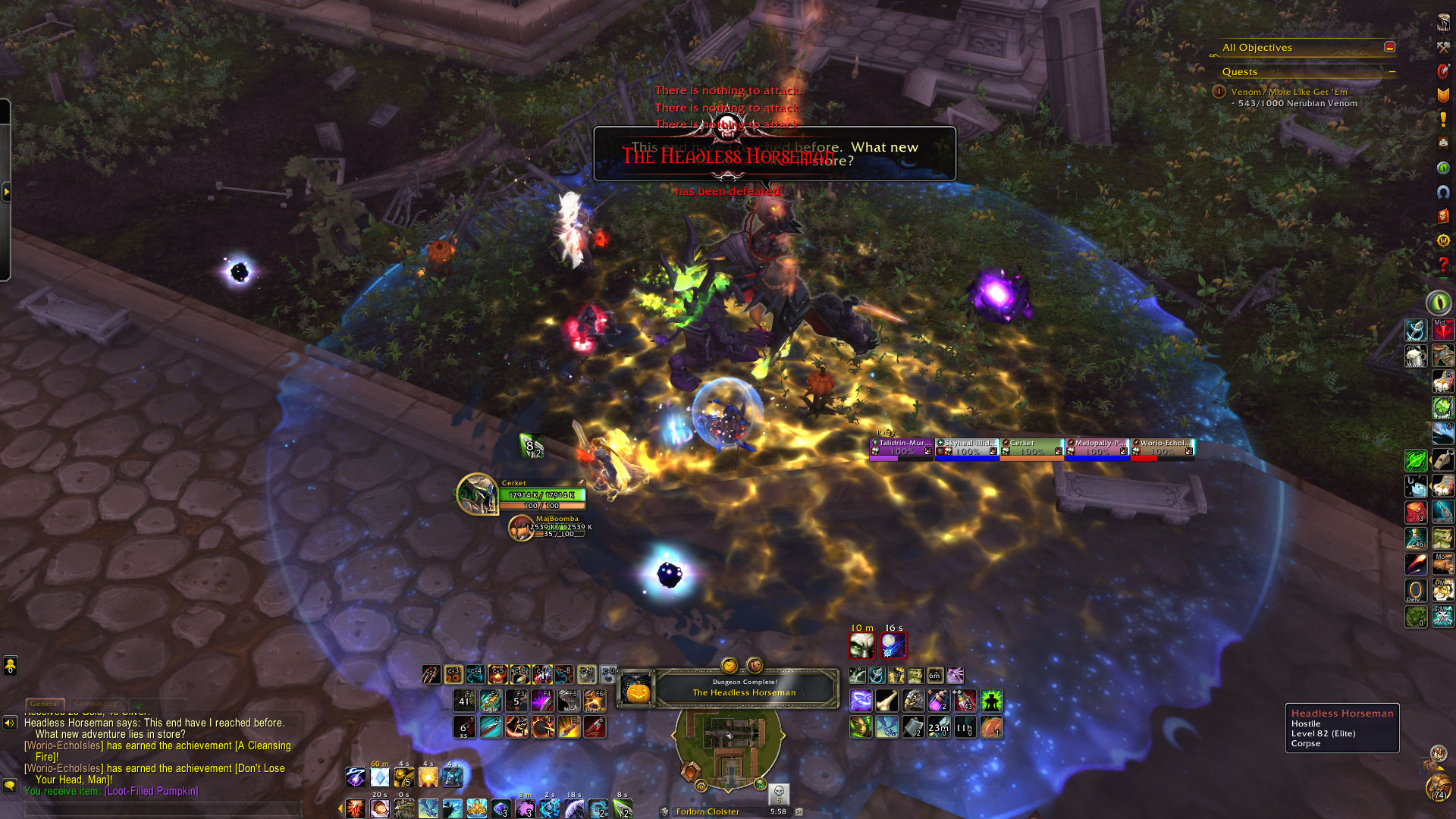Use the bone item action button
The image size is (1456, 819).
[x=886, y=701]
